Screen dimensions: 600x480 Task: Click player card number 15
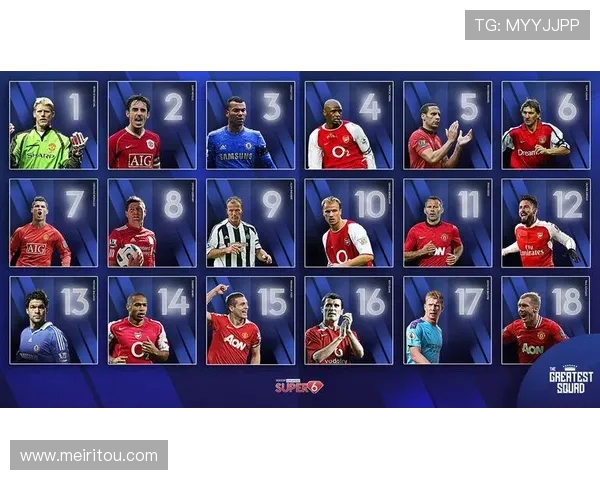(x=250, y=320)
